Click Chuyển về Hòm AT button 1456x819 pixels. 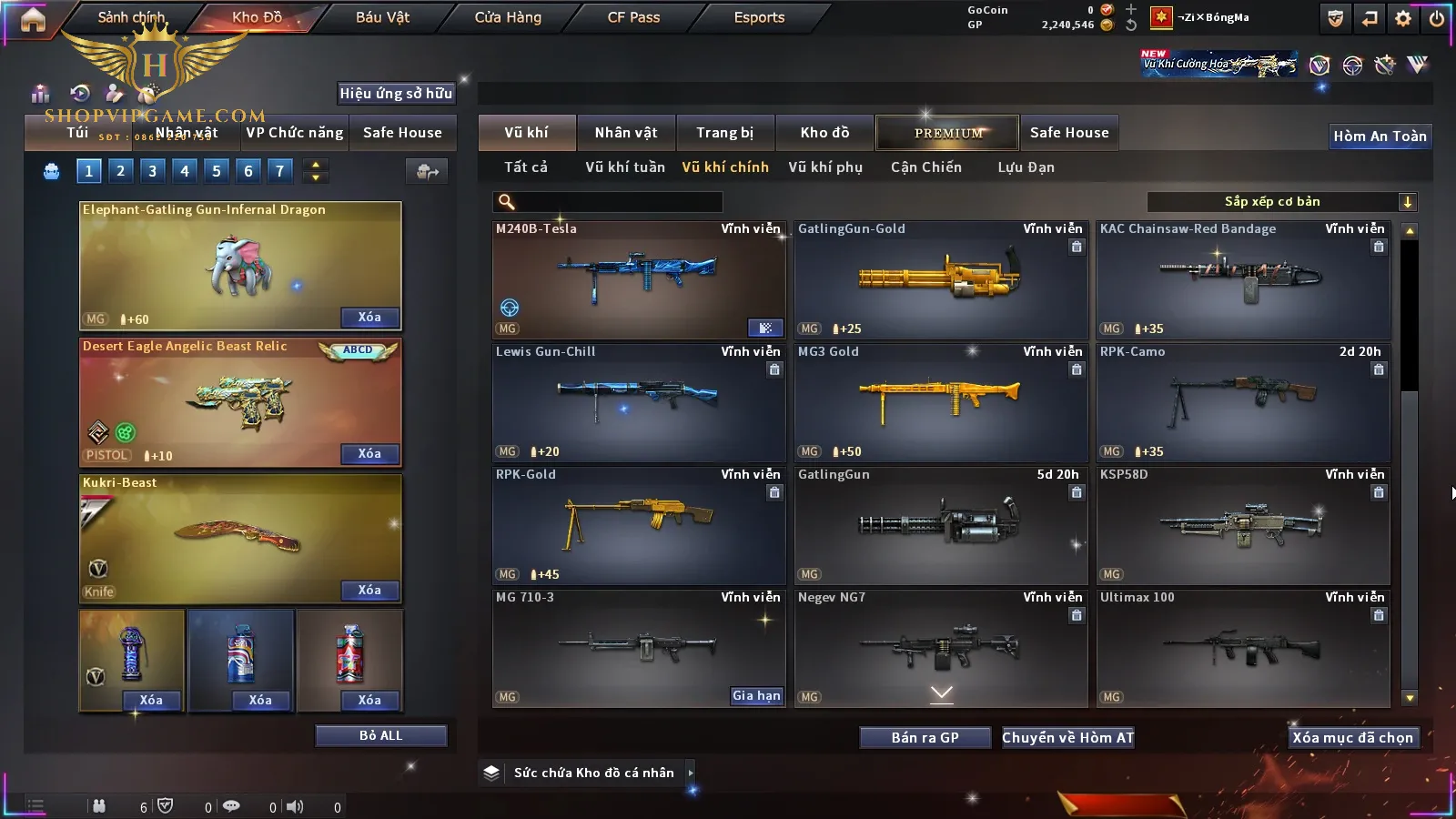(x=1067, y=738)
